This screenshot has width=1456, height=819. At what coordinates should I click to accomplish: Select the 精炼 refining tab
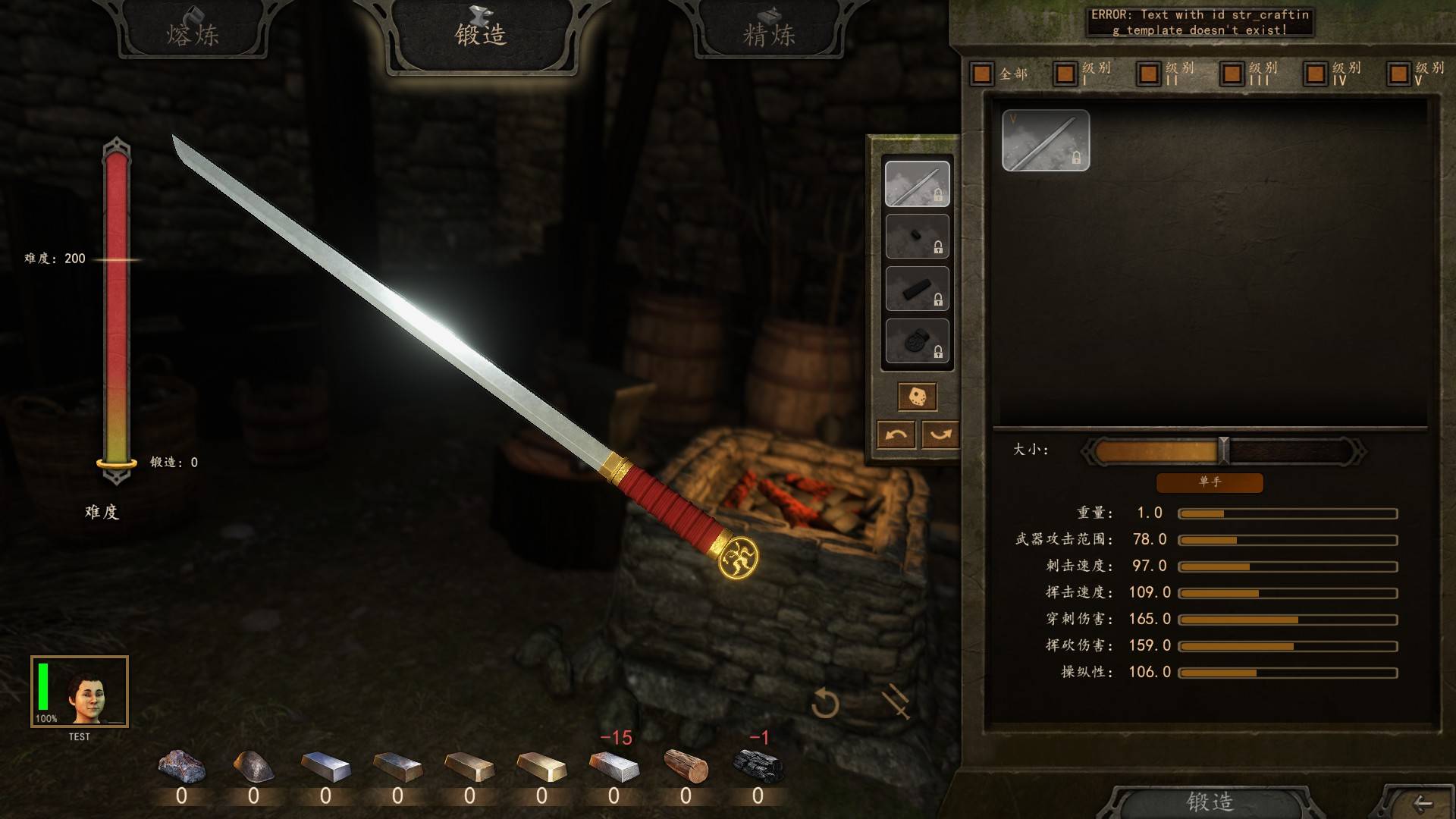(769, 33)
